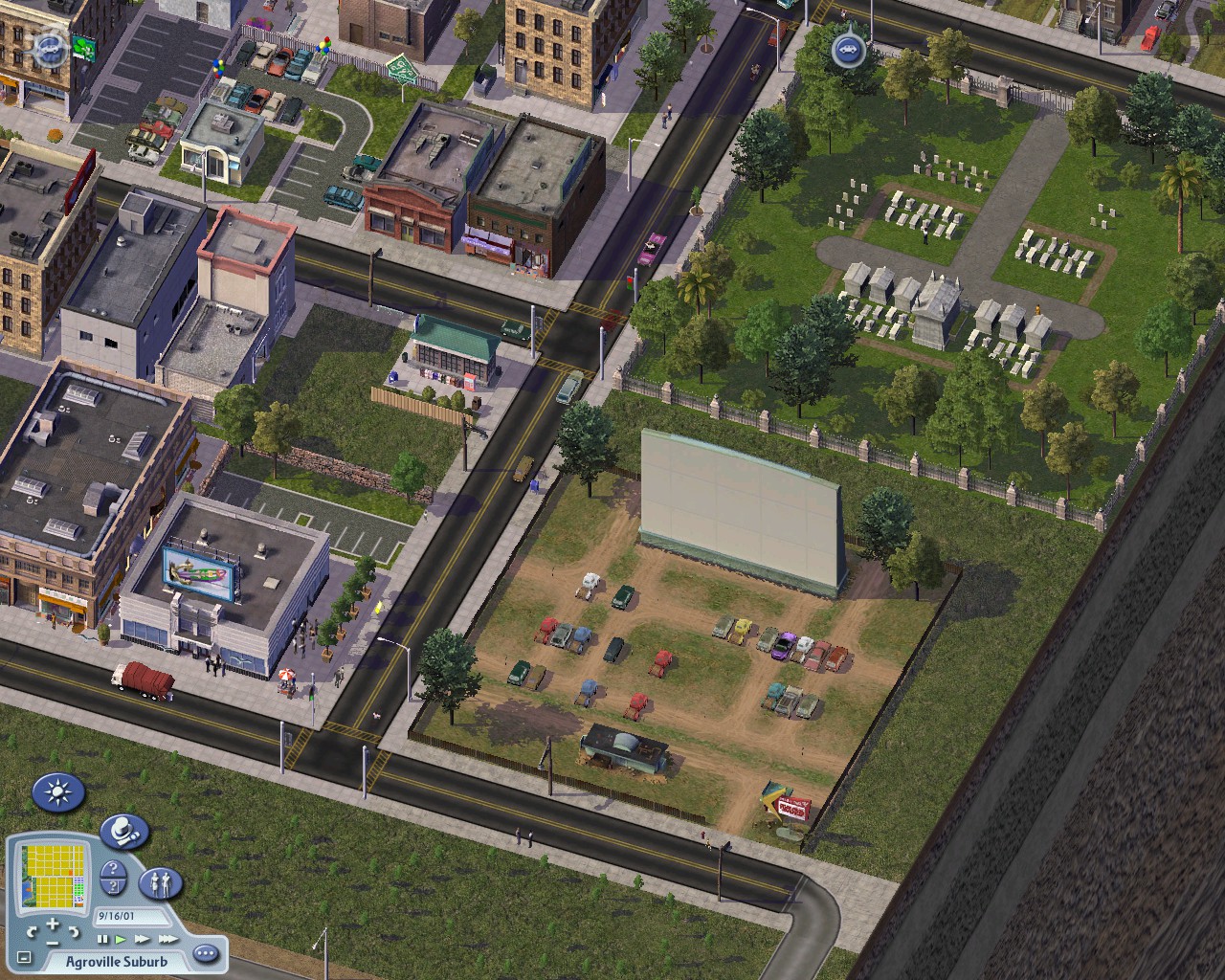
Task: Zoom in with the plus button
Action: pos(52,925)
